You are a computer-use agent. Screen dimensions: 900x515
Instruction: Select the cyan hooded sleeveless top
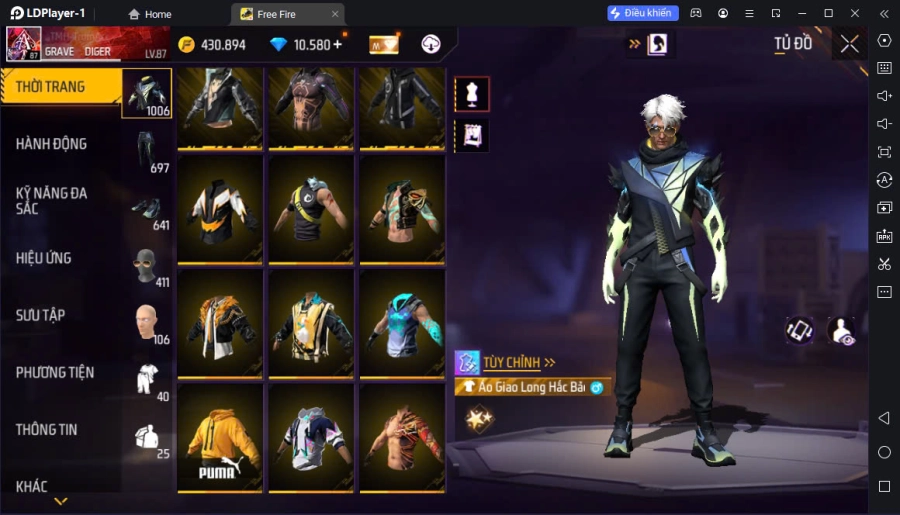click(x=402, y=322)
